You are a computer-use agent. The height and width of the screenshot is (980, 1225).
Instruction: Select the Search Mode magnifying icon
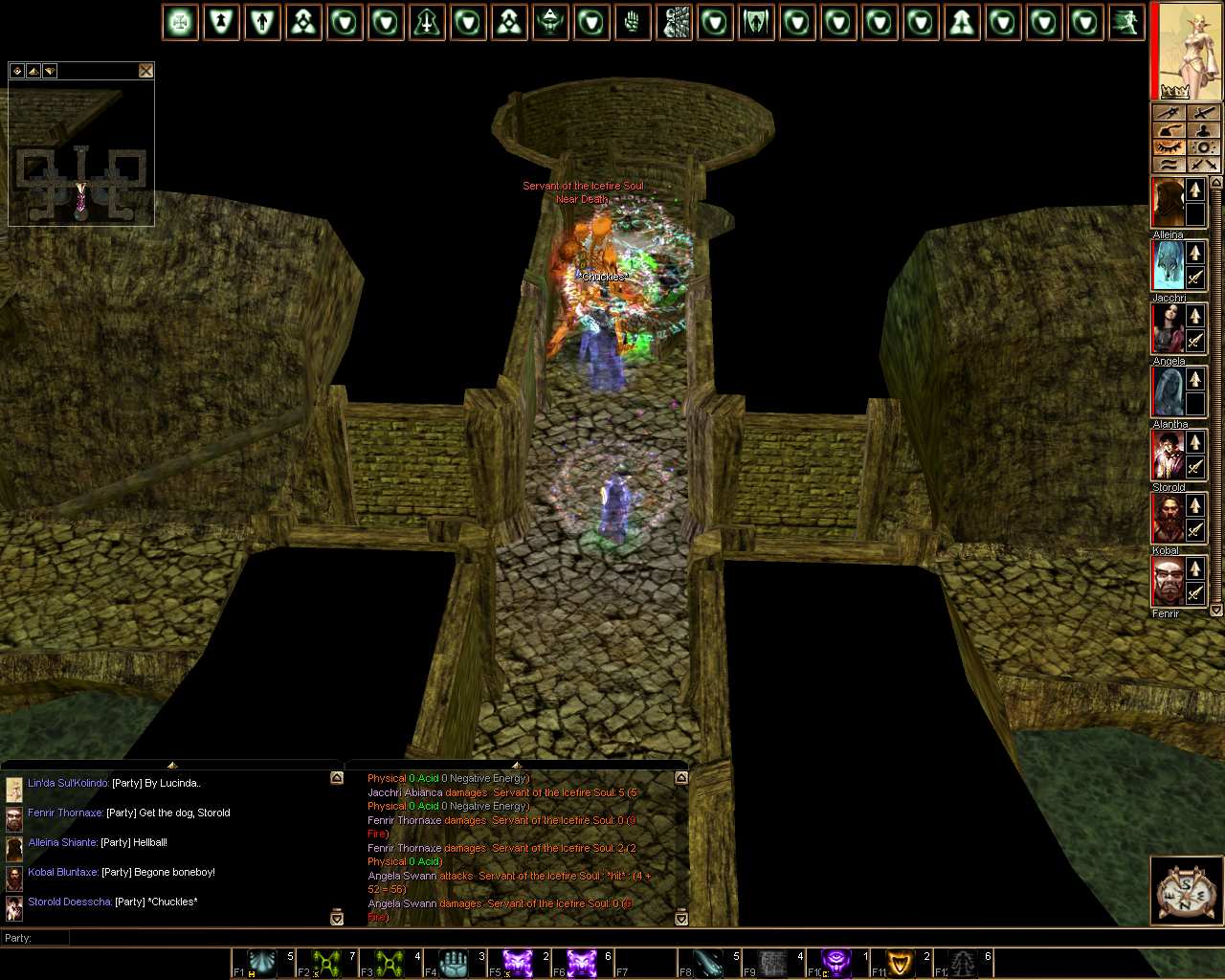[1204, 146]
